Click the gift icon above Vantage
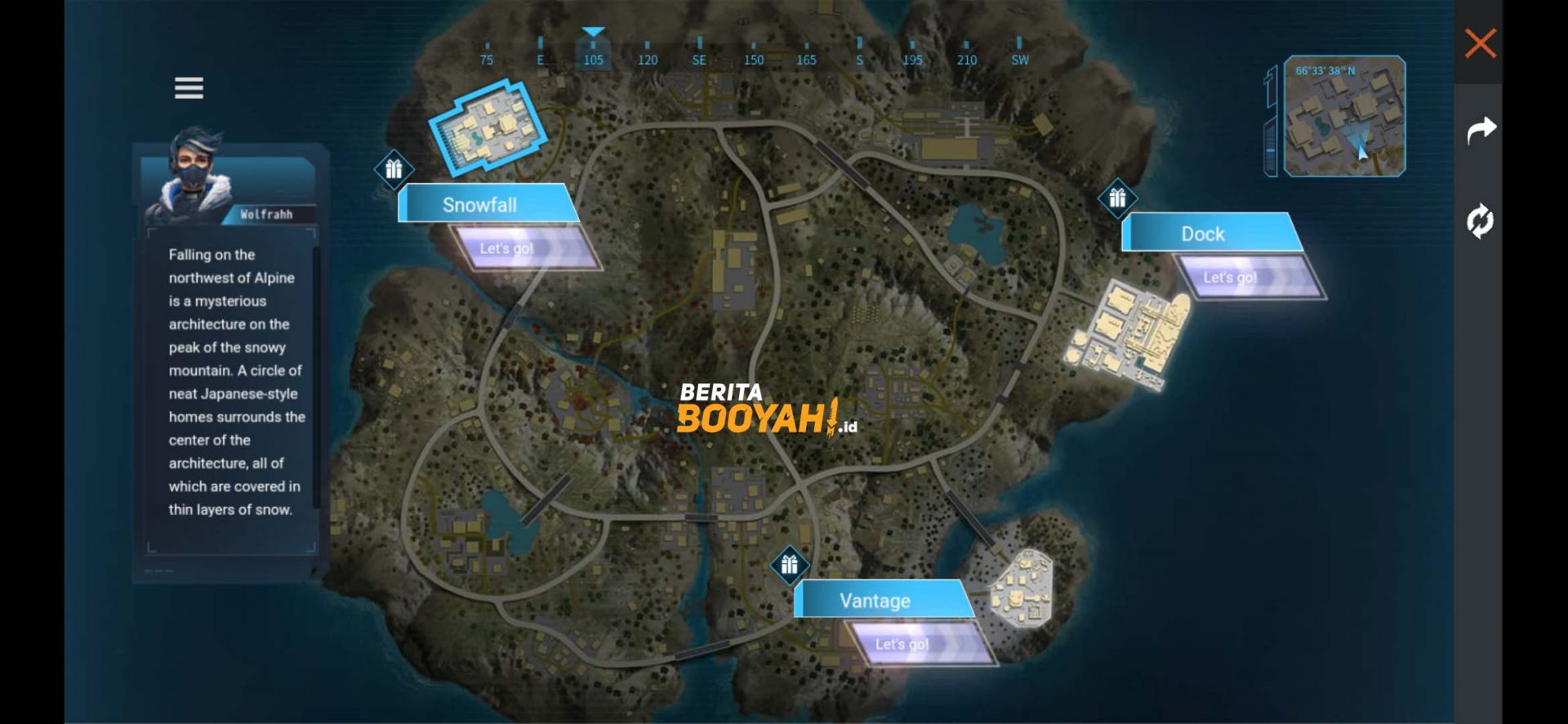 pyautogui.click(x=788, y=565)
